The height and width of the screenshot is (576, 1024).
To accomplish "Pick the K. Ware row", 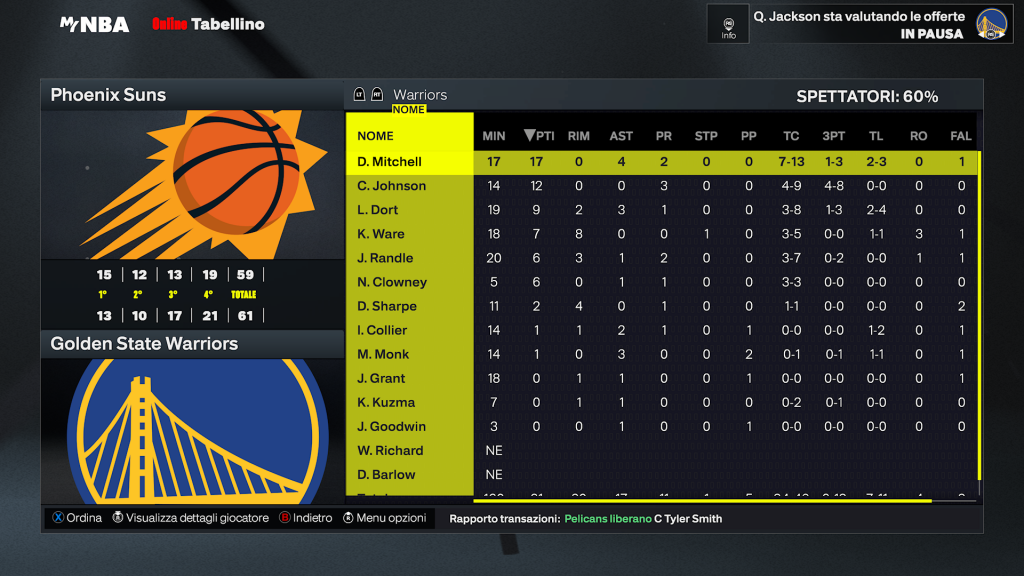I will (x=381, y=234).
